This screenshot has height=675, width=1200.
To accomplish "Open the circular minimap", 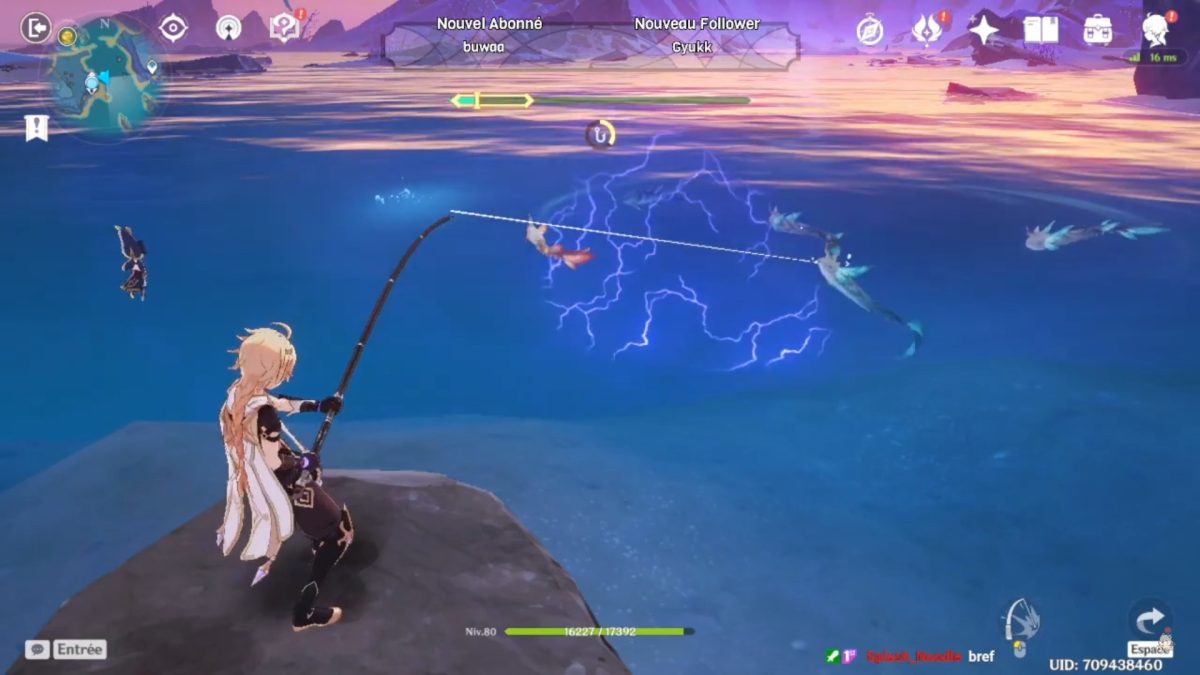I will (x=103, y=75).
